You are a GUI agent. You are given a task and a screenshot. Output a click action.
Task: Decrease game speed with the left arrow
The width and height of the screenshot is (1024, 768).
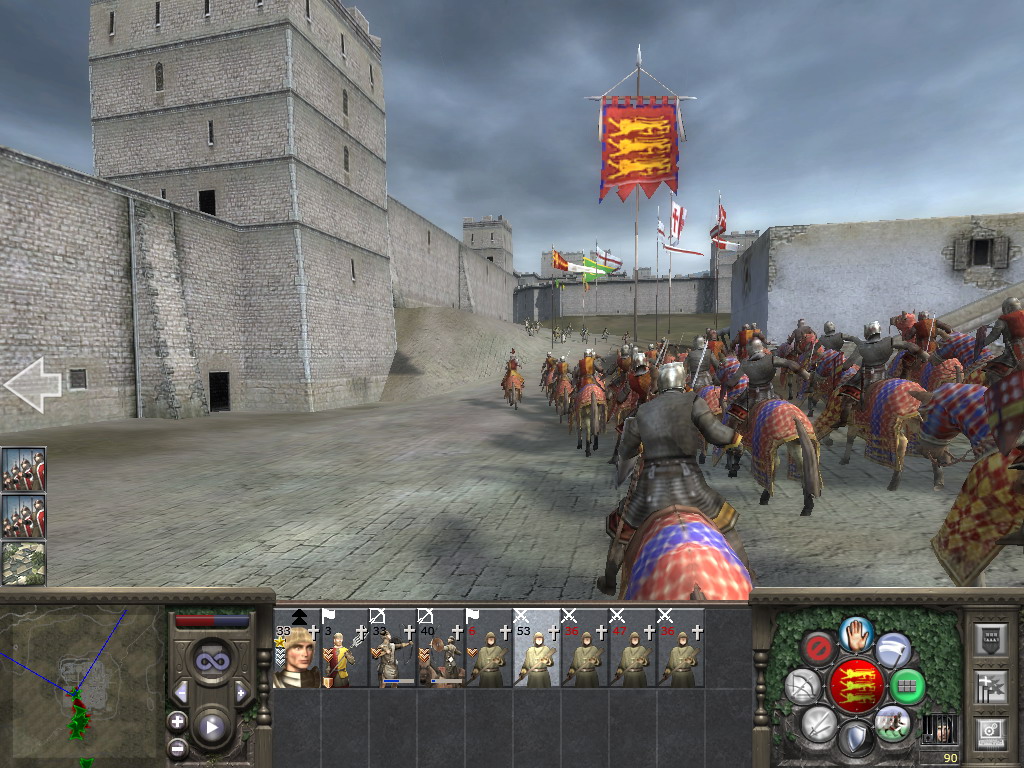[181, 692]
